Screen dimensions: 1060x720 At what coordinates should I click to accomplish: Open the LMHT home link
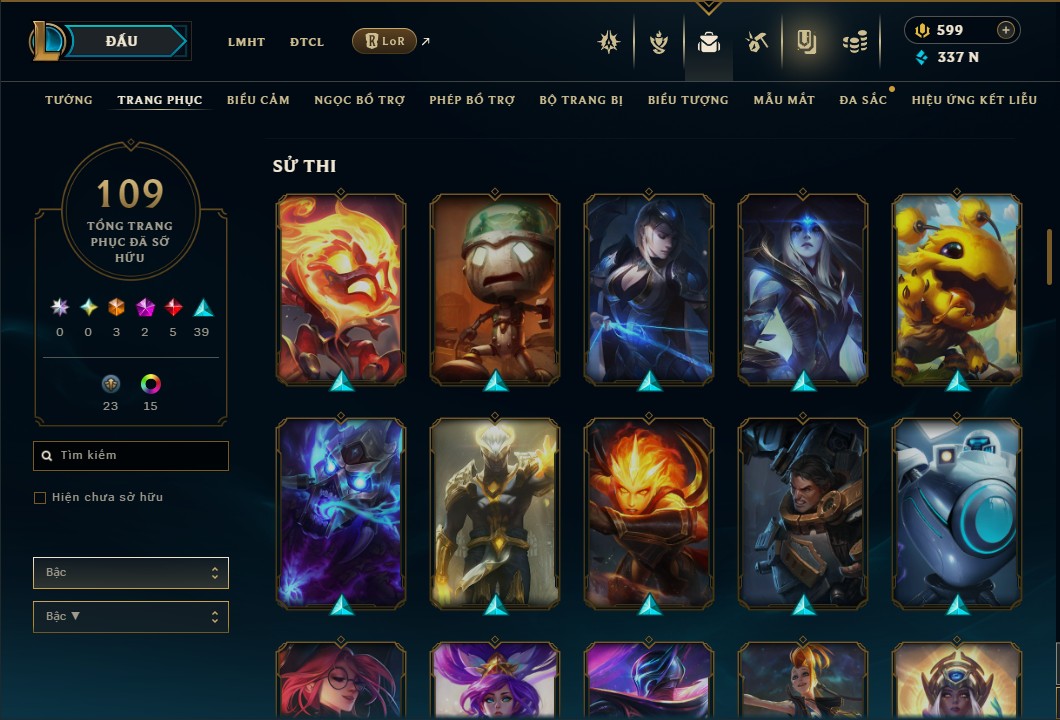coord(246,42)
